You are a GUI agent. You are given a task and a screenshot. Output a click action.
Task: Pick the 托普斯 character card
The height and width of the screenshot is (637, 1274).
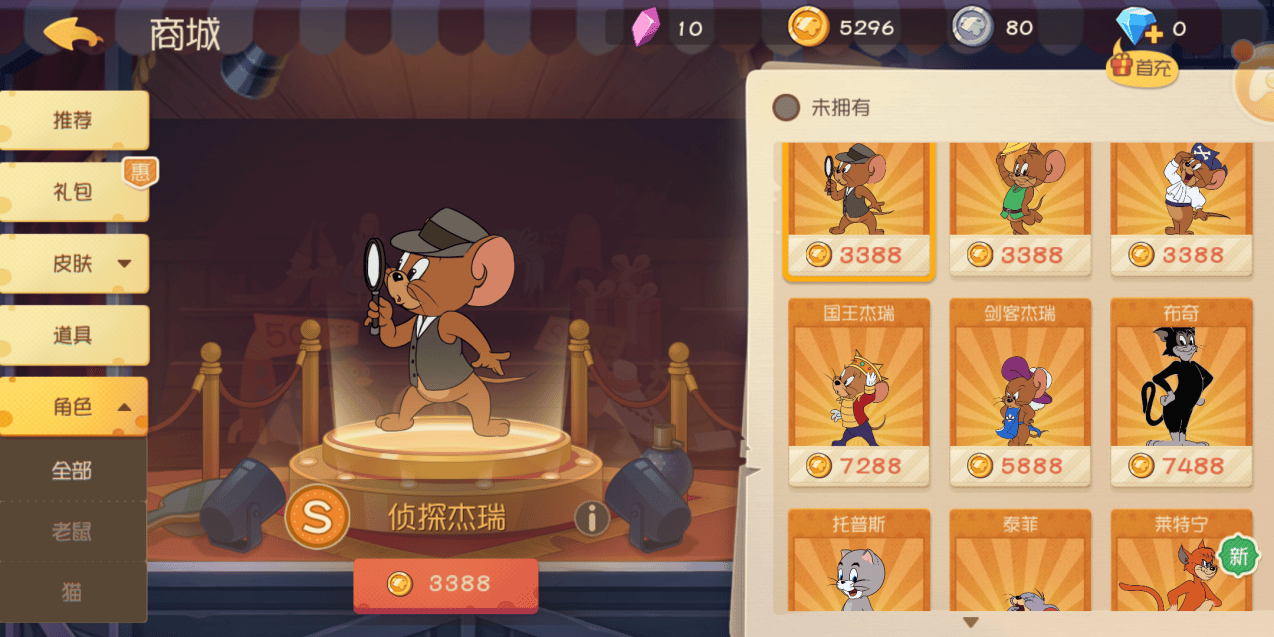(859, 560)
